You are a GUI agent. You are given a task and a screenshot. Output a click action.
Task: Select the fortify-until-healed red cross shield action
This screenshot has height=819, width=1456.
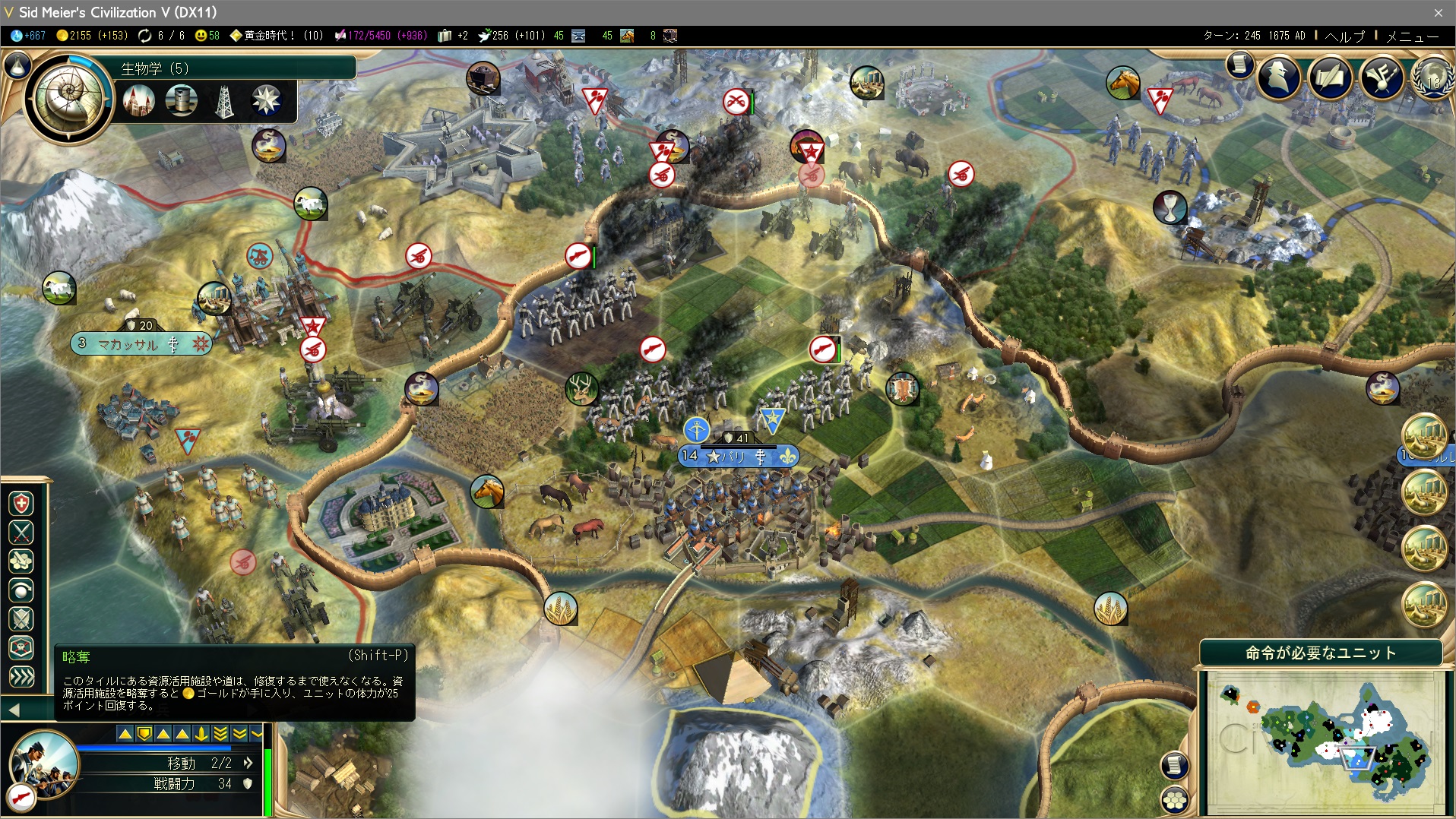(21, 504)
